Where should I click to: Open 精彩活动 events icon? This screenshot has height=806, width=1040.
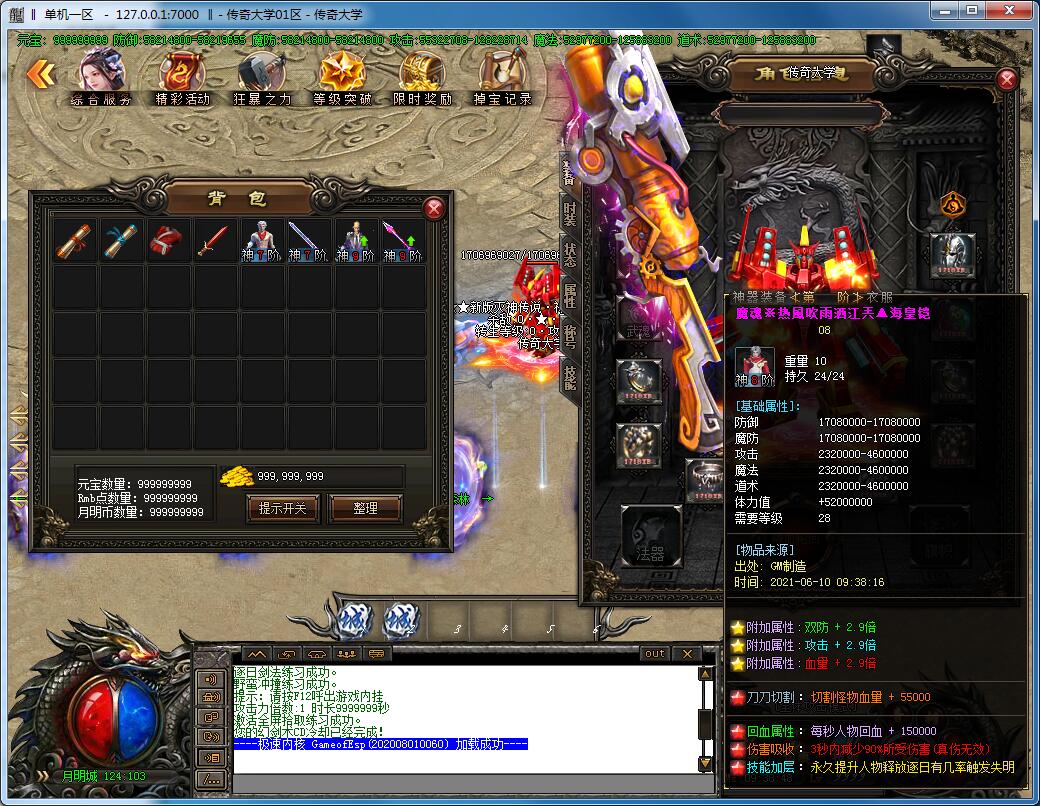tap(182, 76)
